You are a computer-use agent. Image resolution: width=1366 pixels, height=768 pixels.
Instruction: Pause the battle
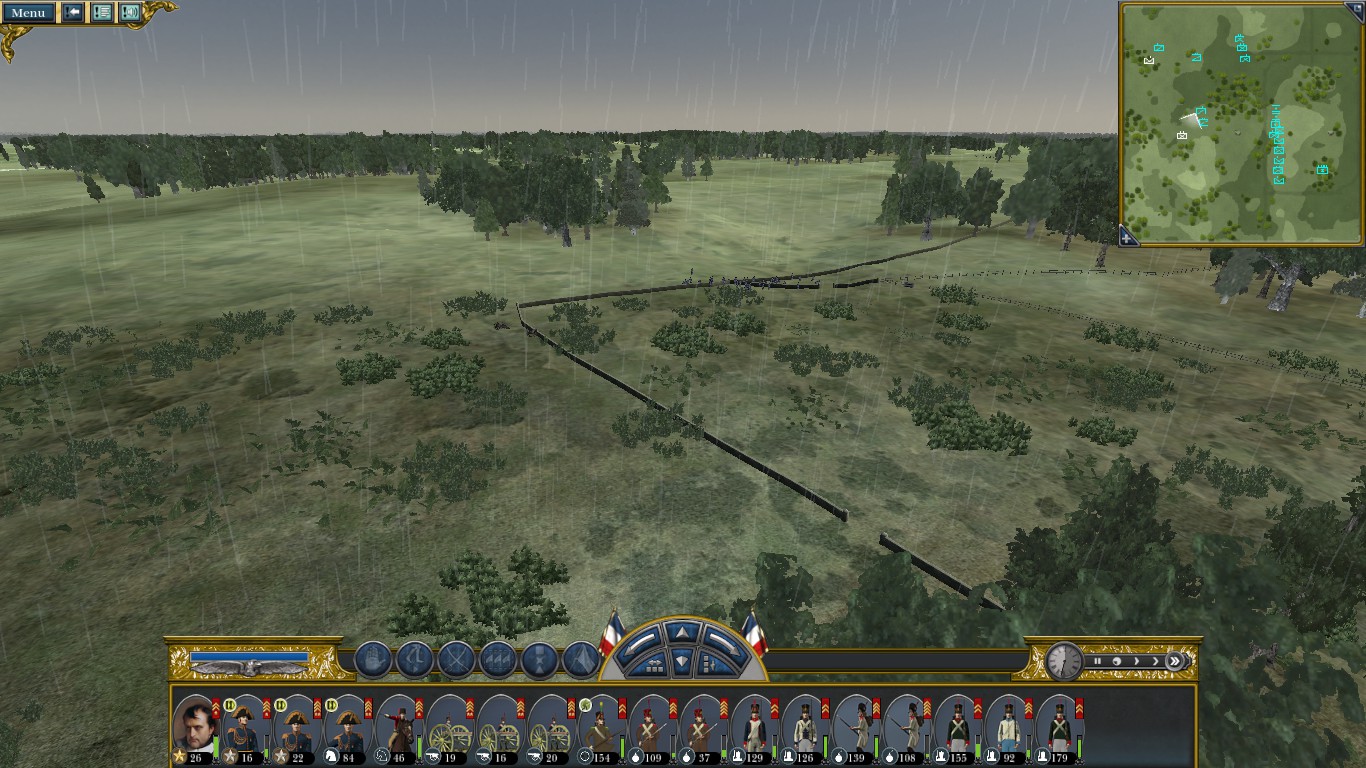point(1098,661)
